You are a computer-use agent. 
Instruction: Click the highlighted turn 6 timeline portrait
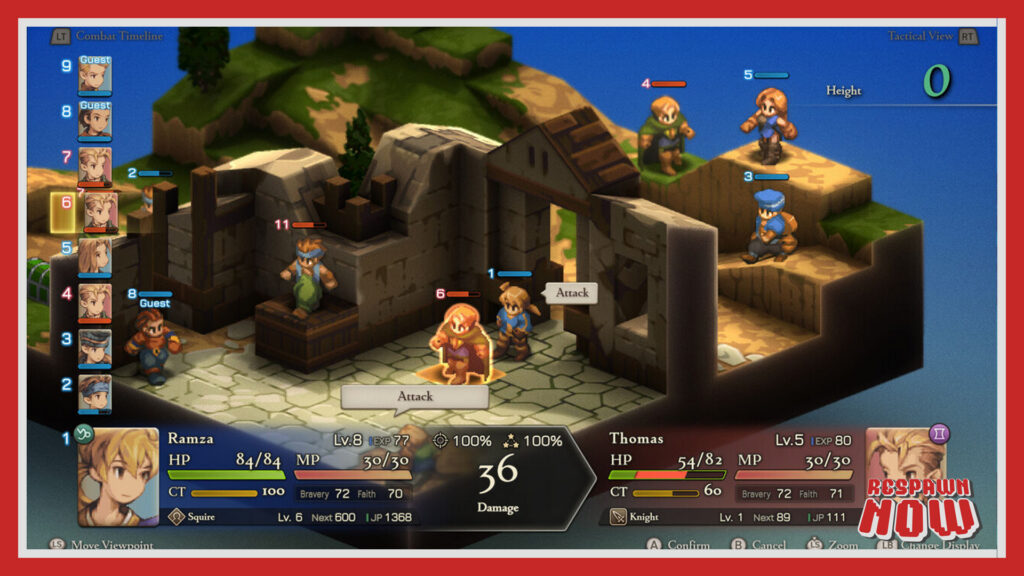click(97, 212)
